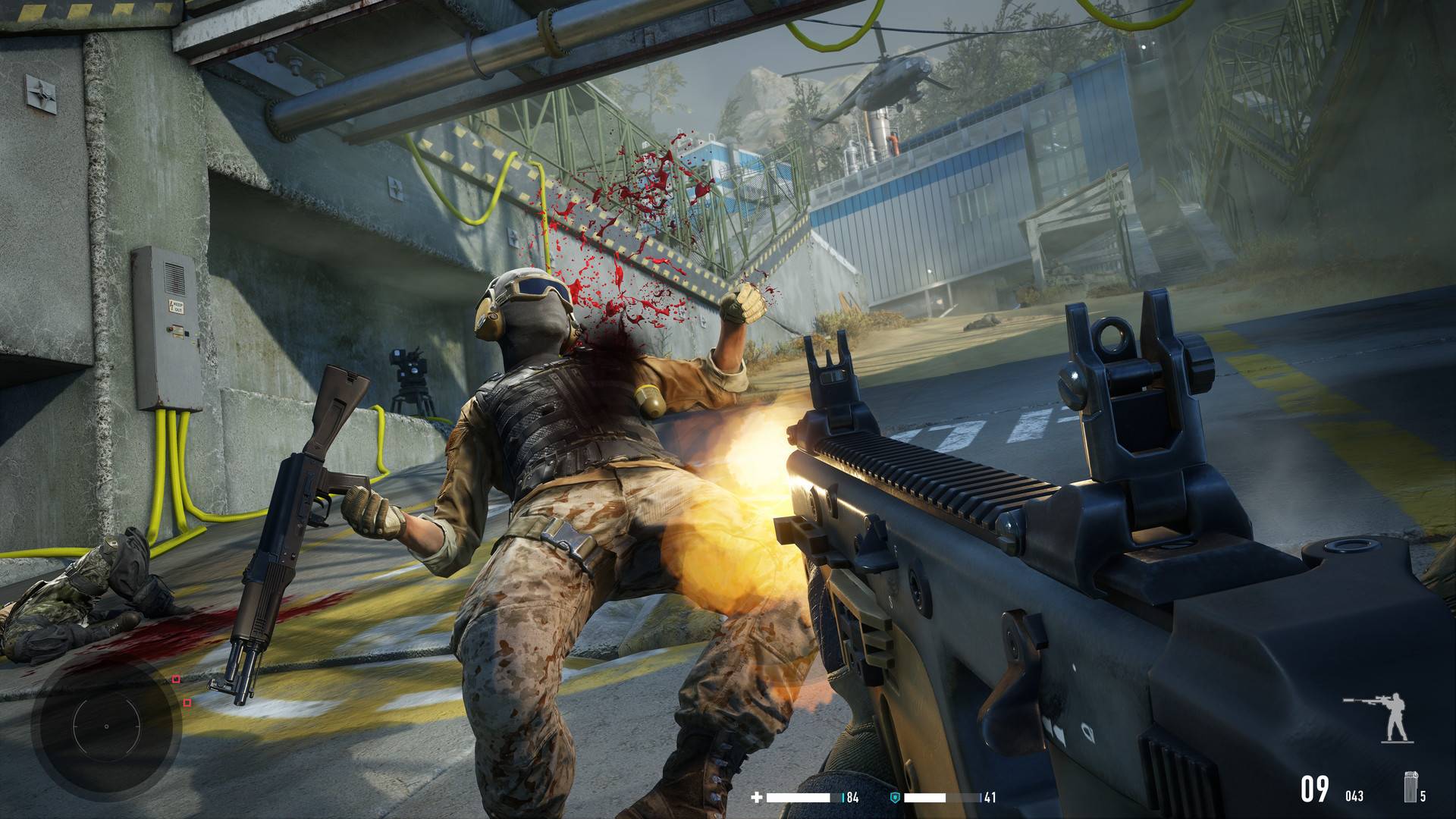Click the health cross icon

click(758, 797)
